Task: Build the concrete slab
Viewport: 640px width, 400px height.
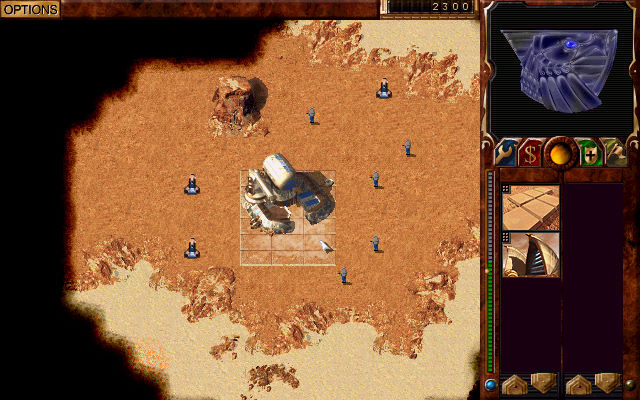Action: [x=530, y=207]
